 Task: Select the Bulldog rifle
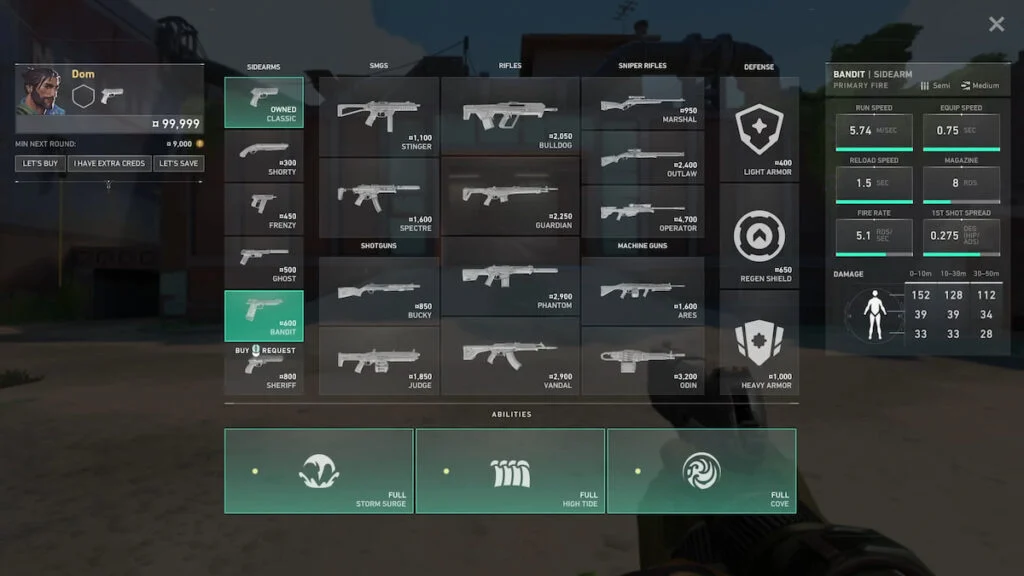[x=510, y=115]
